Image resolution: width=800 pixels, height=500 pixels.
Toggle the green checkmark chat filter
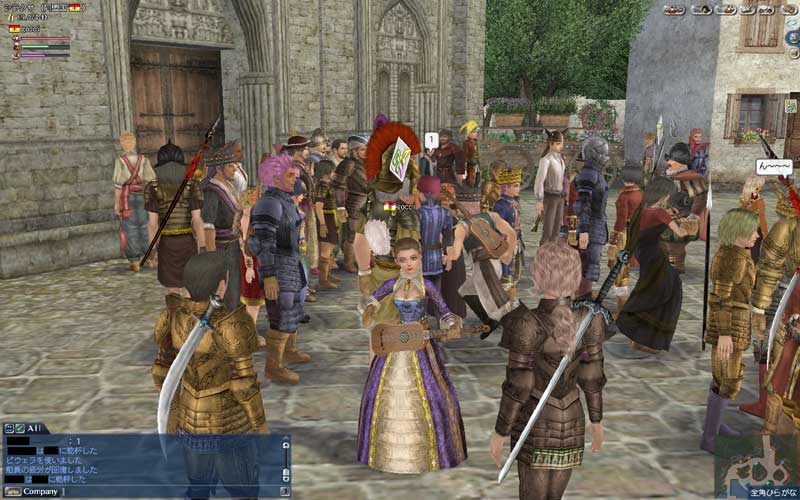(20, 428)
